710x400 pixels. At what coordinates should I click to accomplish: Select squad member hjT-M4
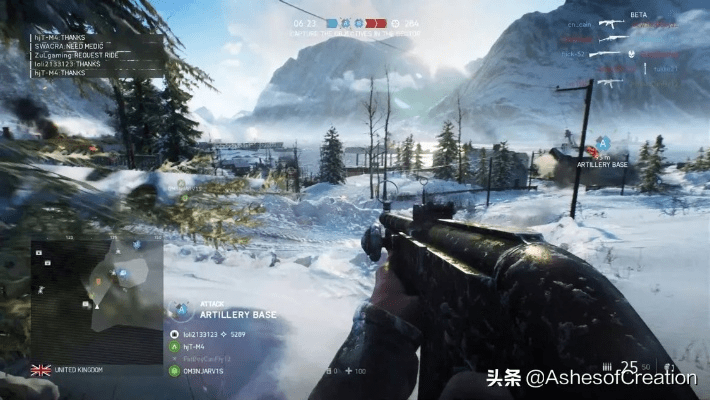pyautogui.click(x=188, y=346)
